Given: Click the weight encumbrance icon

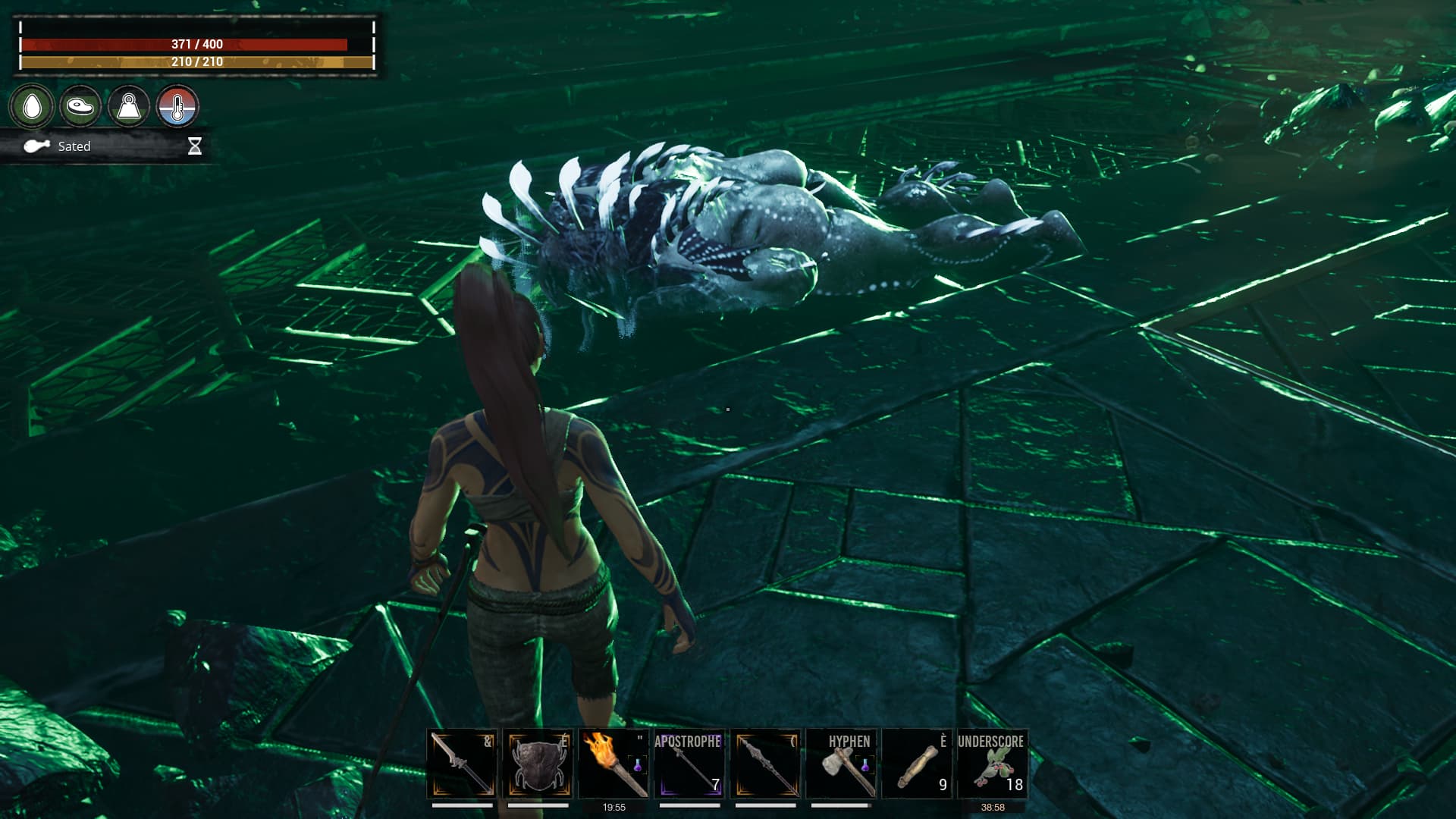Looking at the screenshot, I should pos(129,107).
